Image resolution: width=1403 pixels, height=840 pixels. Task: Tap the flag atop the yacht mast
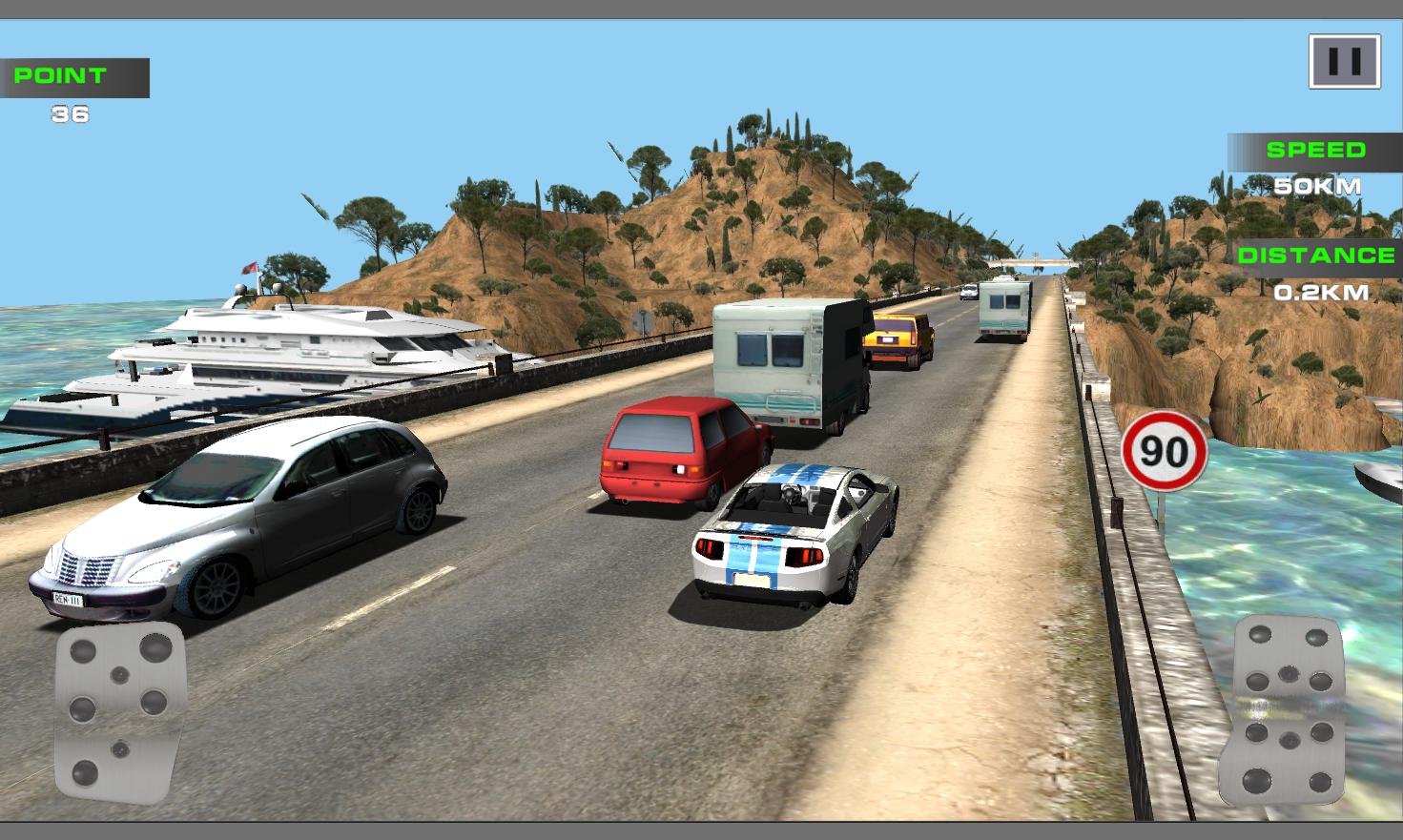[x=250, y=269]
